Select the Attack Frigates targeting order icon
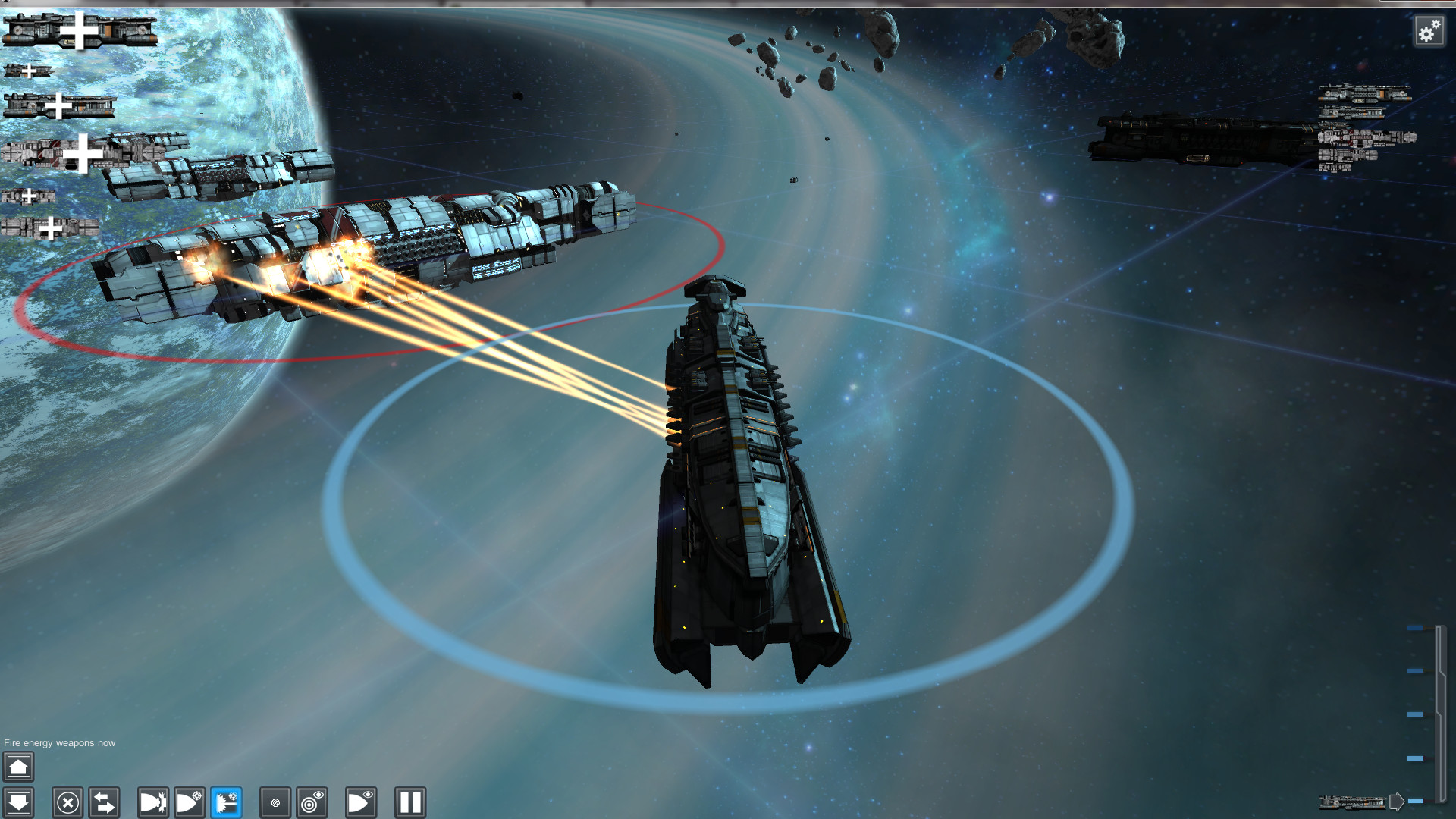This screenshot has height=819, width=1456. point(189,802)
